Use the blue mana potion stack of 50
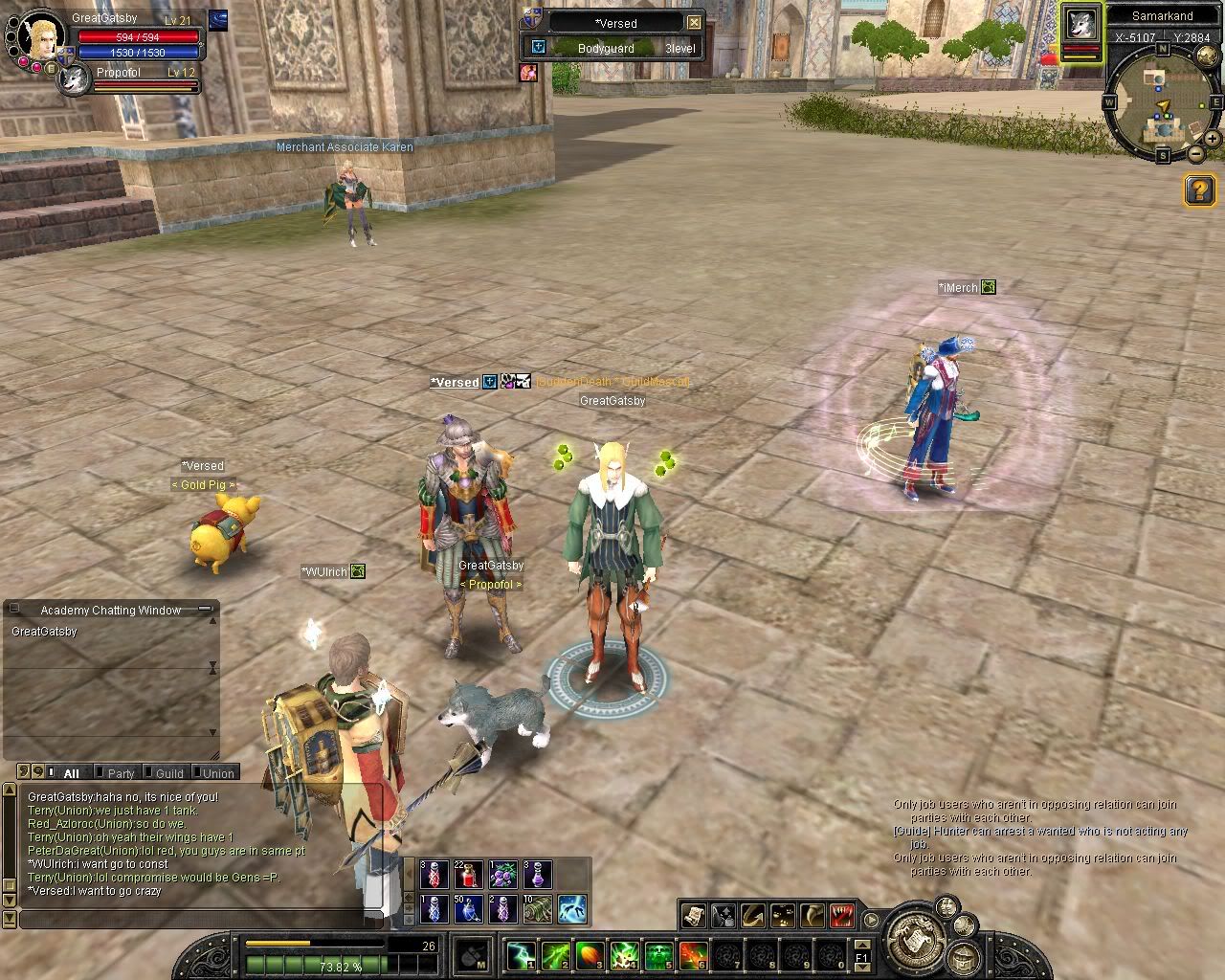The image size is (1225, 980). (468, 908)
